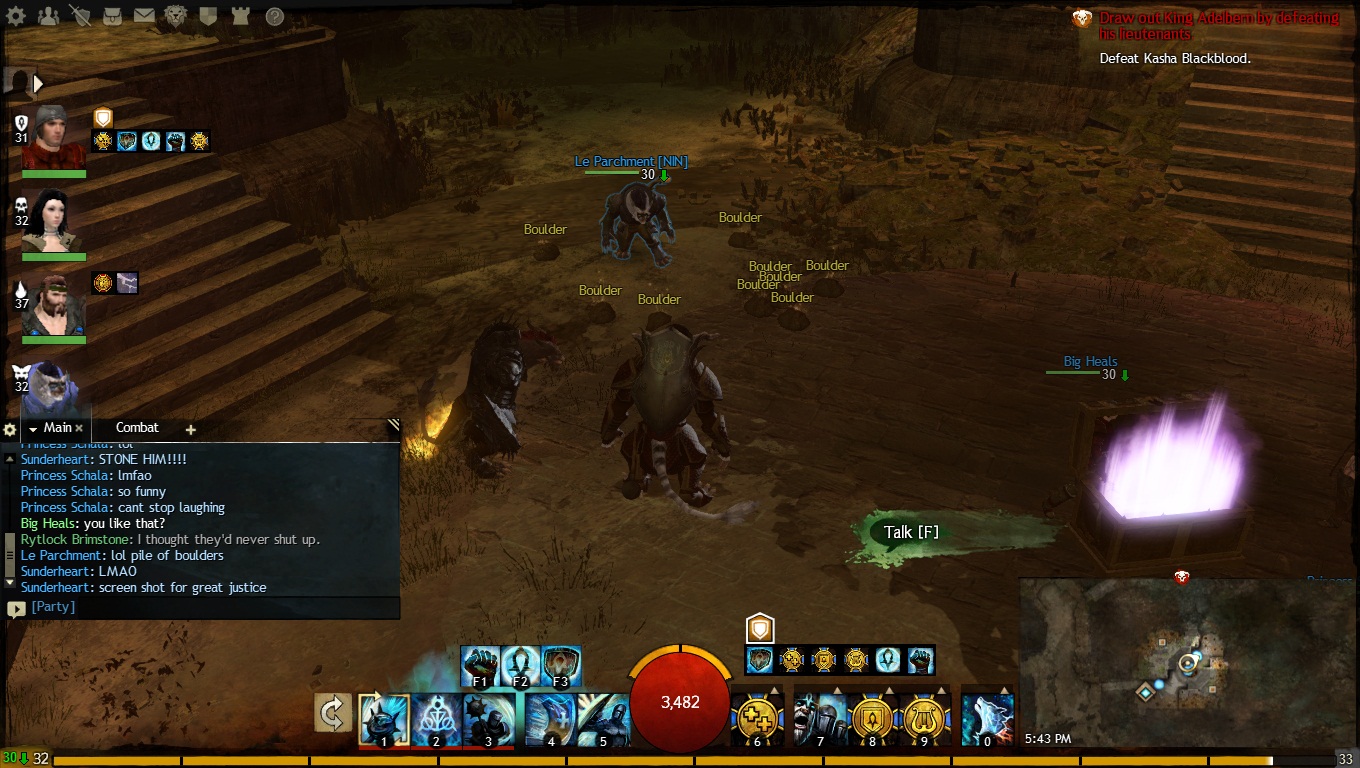Switch to the Combat chat tab
This screenshot has width=1360, height=768.
click(137, 427)
